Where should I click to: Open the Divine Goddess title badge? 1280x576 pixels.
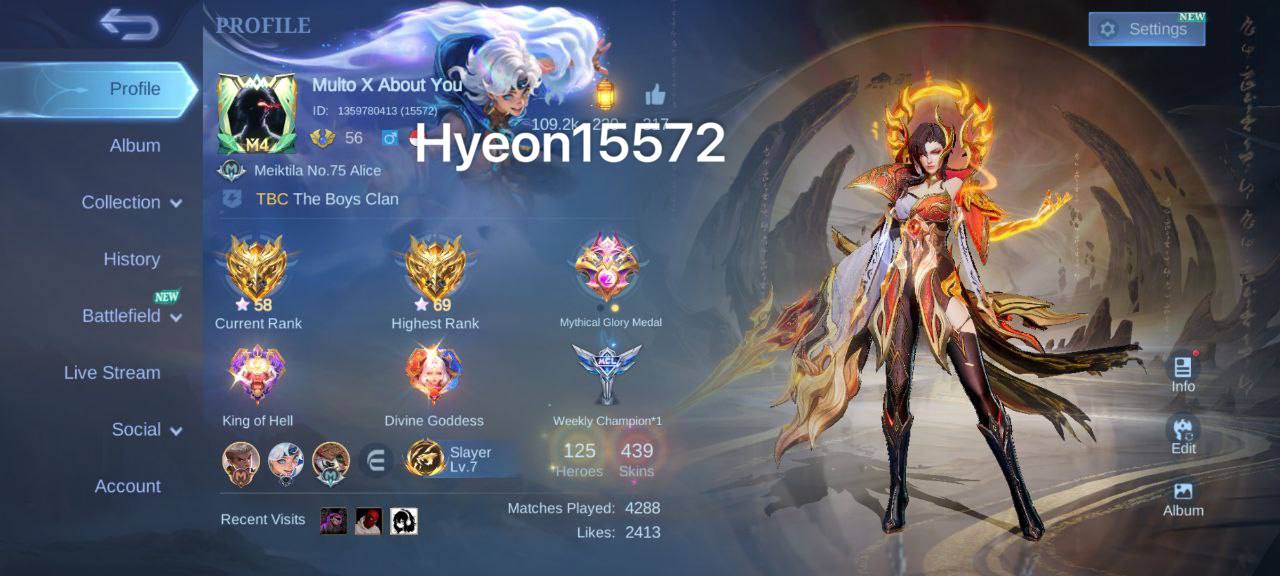coord(434,375)
